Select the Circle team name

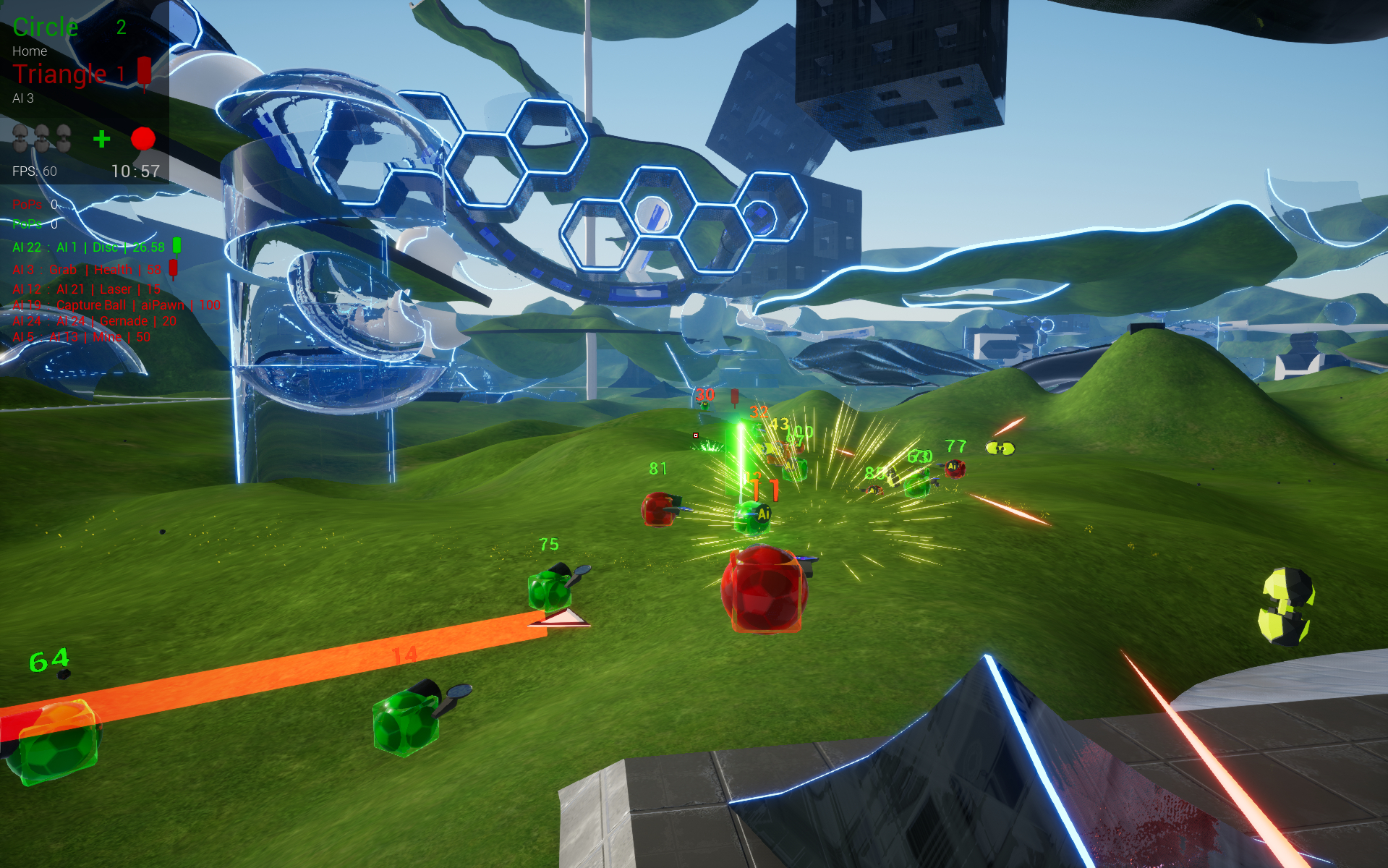coord(46,27)
